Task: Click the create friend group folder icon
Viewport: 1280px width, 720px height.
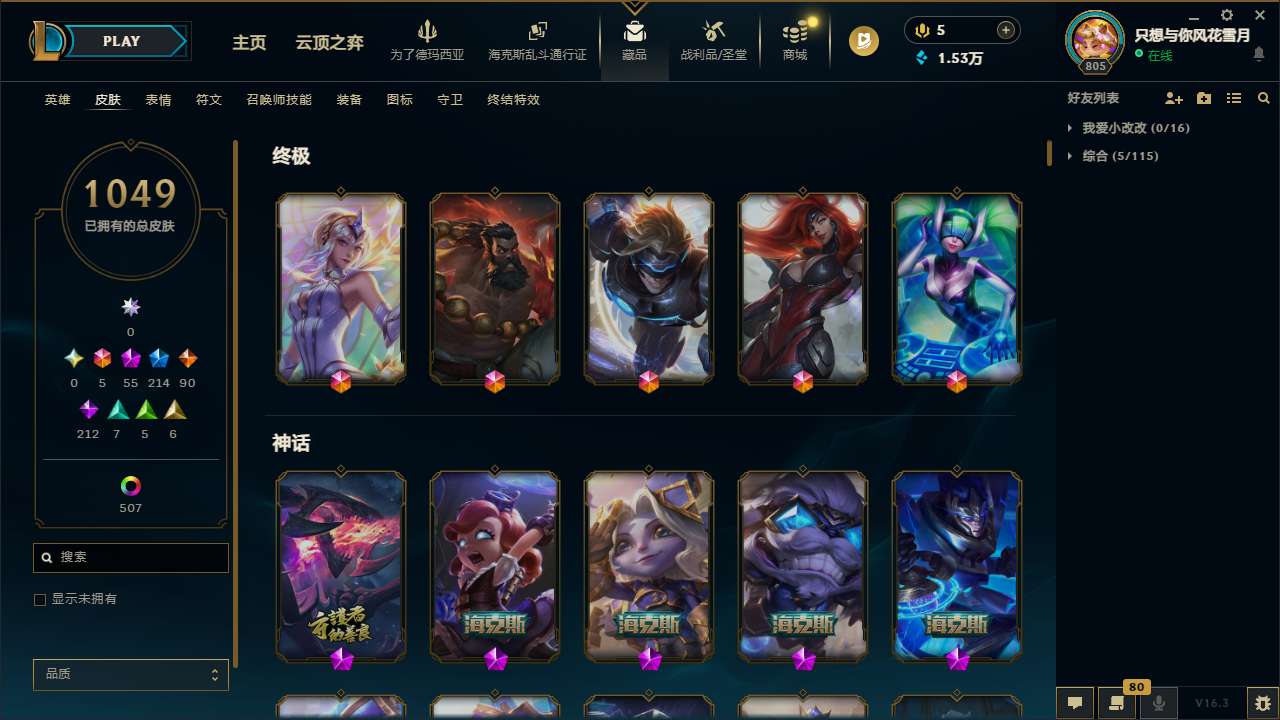Action: pyautogui.click(x=1203, y=98)
